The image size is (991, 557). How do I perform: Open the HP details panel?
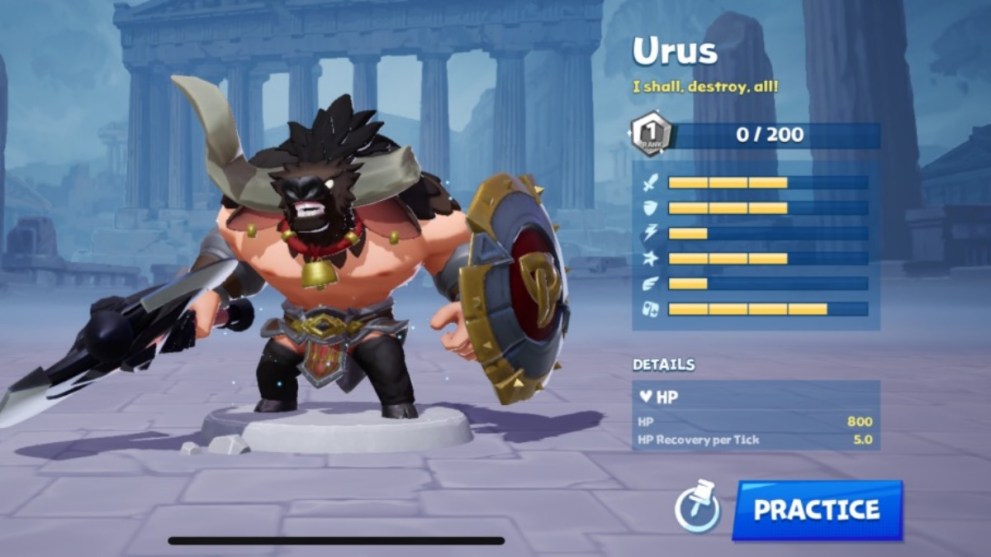pyautogui.click(x=756, y=397)
